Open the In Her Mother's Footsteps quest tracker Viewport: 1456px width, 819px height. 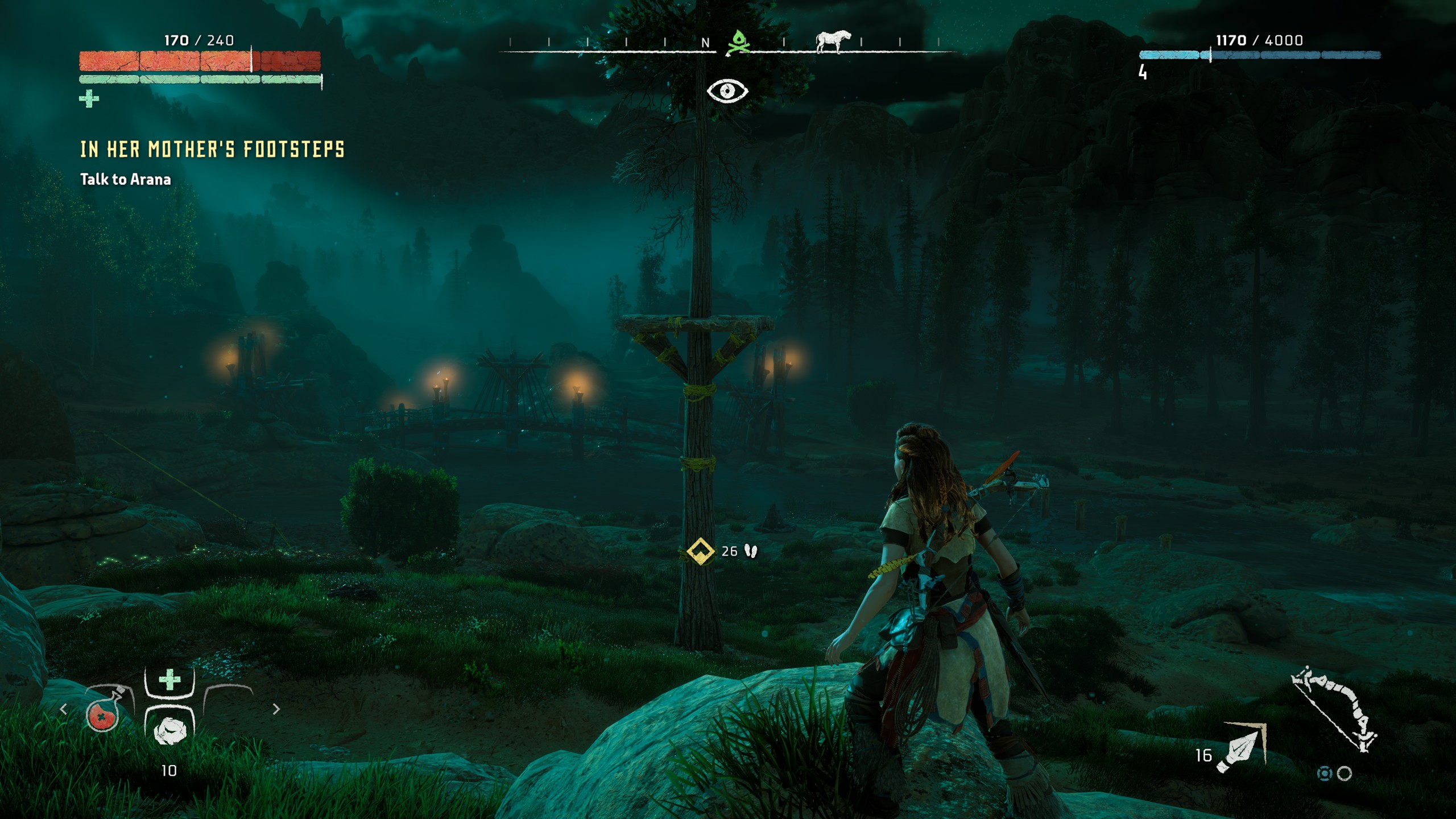pyautogui.click(x=212, y=150)
